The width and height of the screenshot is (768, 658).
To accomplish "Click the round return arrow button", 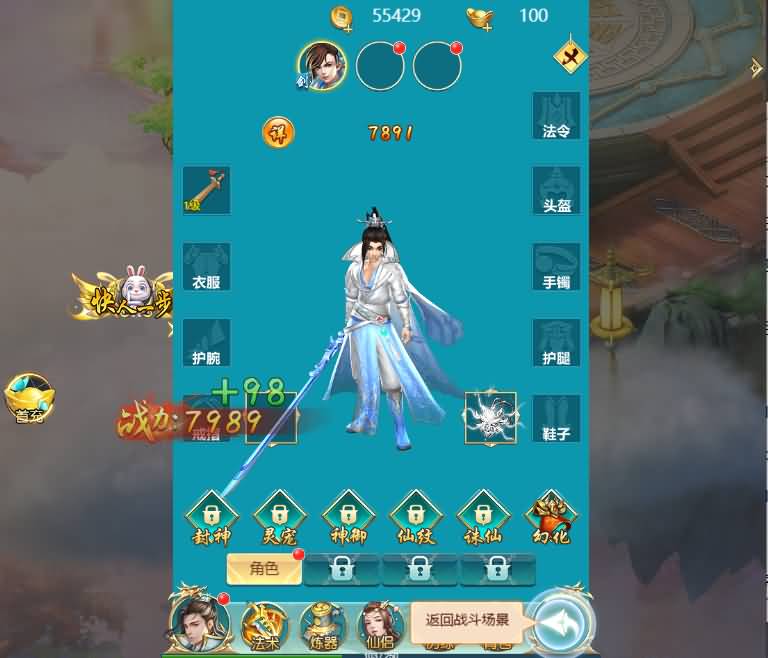I will point(560,620).
